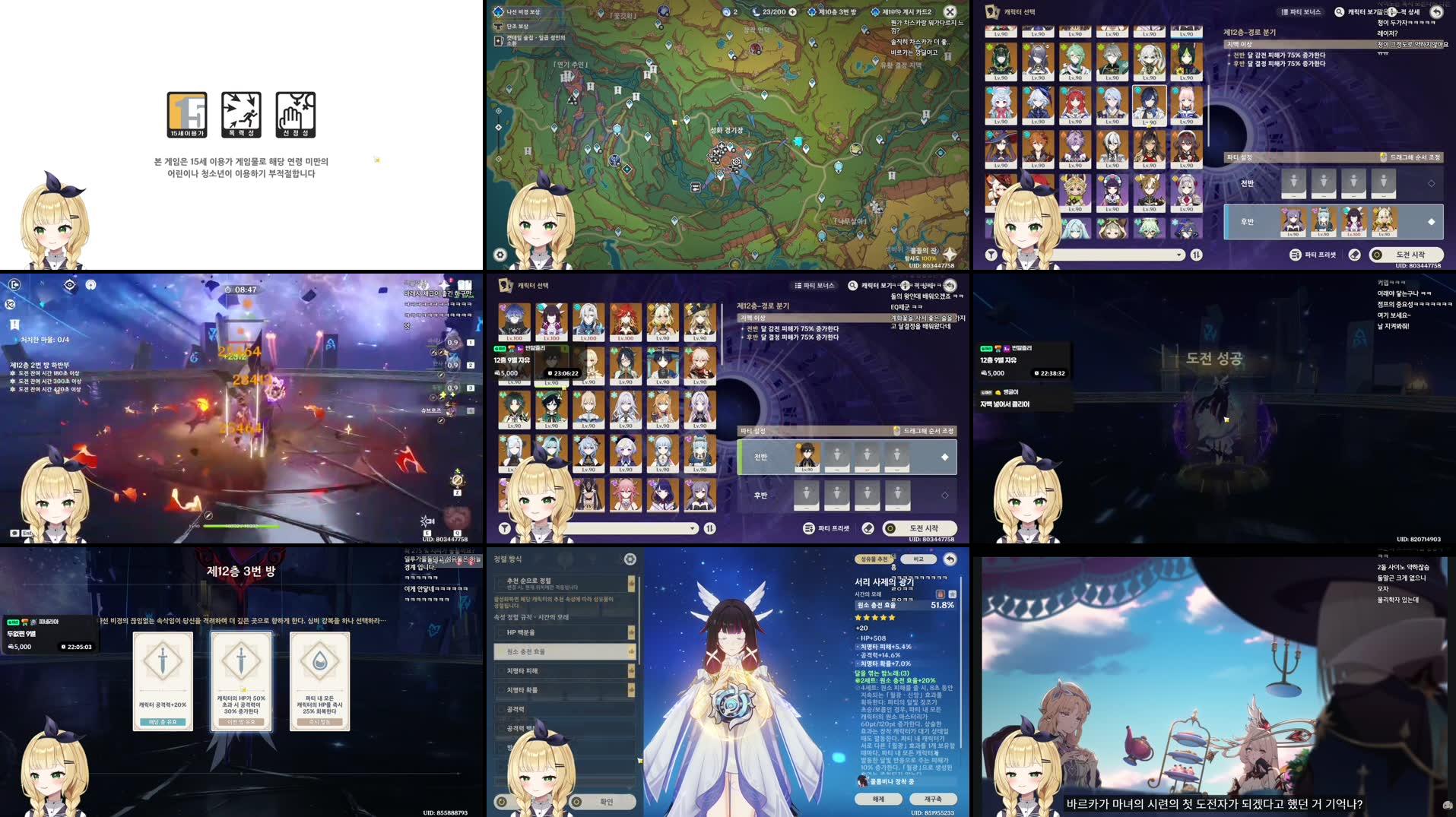Viewport: 1456px width, 817px height.
Task: Open the character filter funnel icon
Action: (x=503, y=527)
